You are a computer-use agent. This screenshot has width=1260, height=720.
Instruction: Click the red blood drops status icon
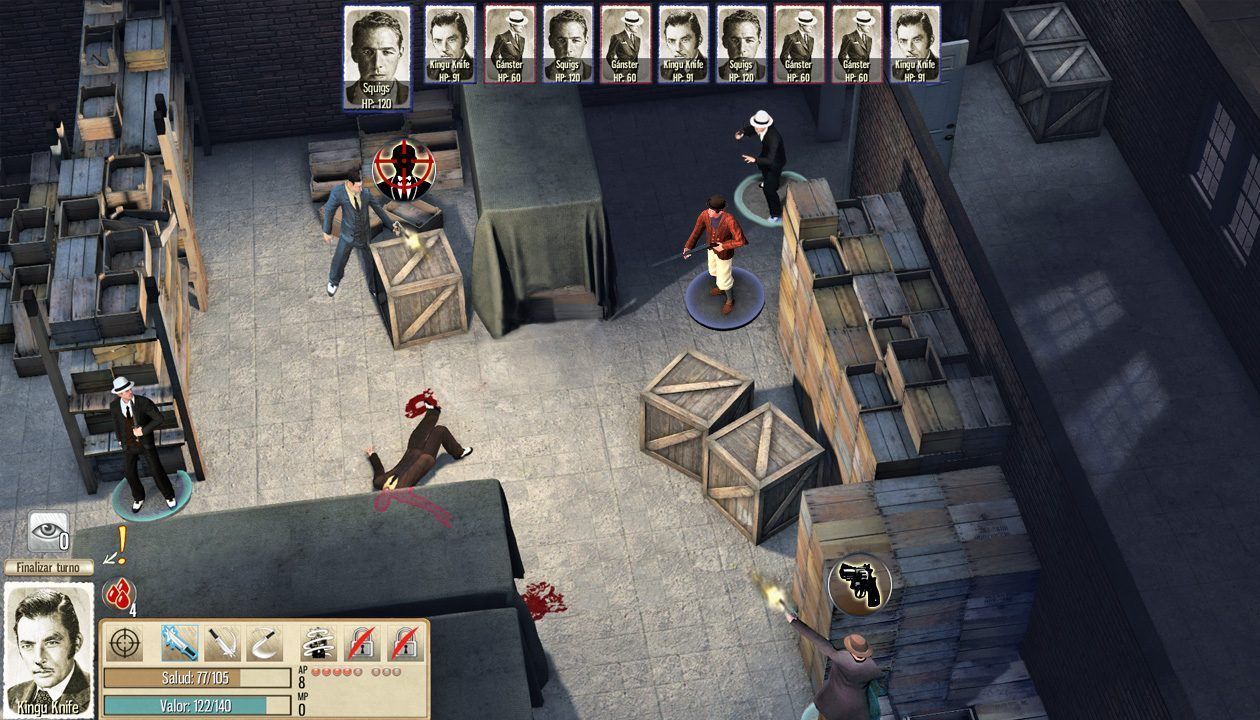119,591
